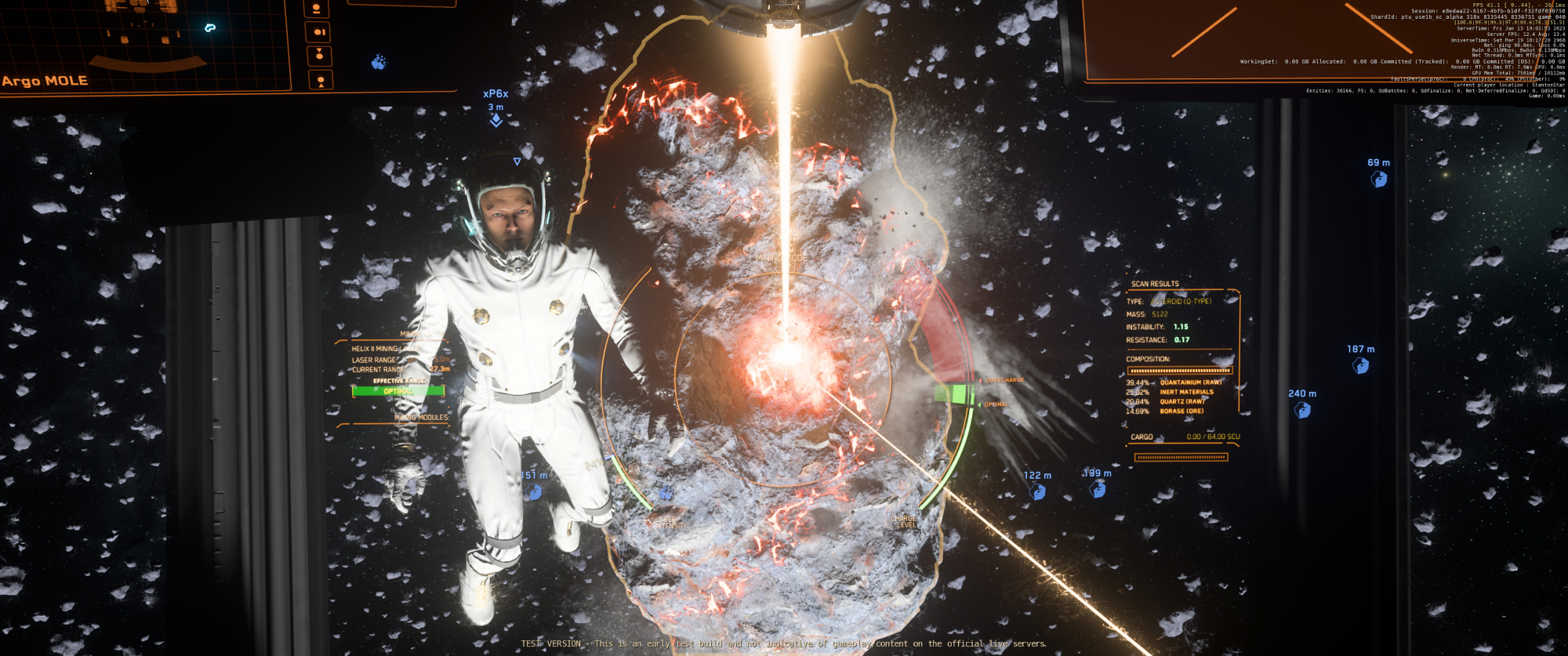The image size is (1568, 656).
Task: Click the down-arrow-over-circle icon button
Action: (319, 56)
